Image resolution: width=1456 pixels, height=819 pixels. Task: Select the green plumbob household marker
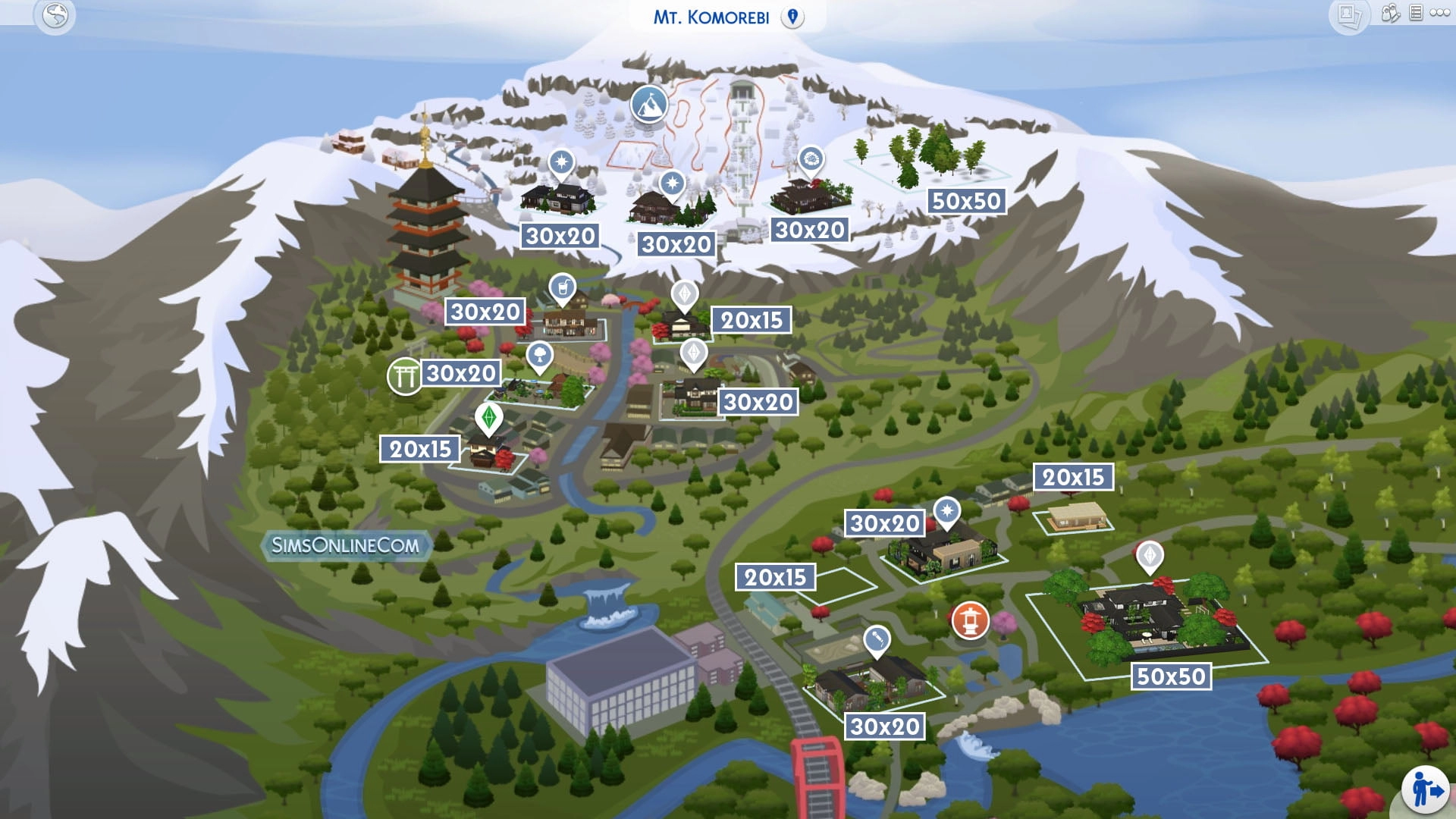pos(489,417)
